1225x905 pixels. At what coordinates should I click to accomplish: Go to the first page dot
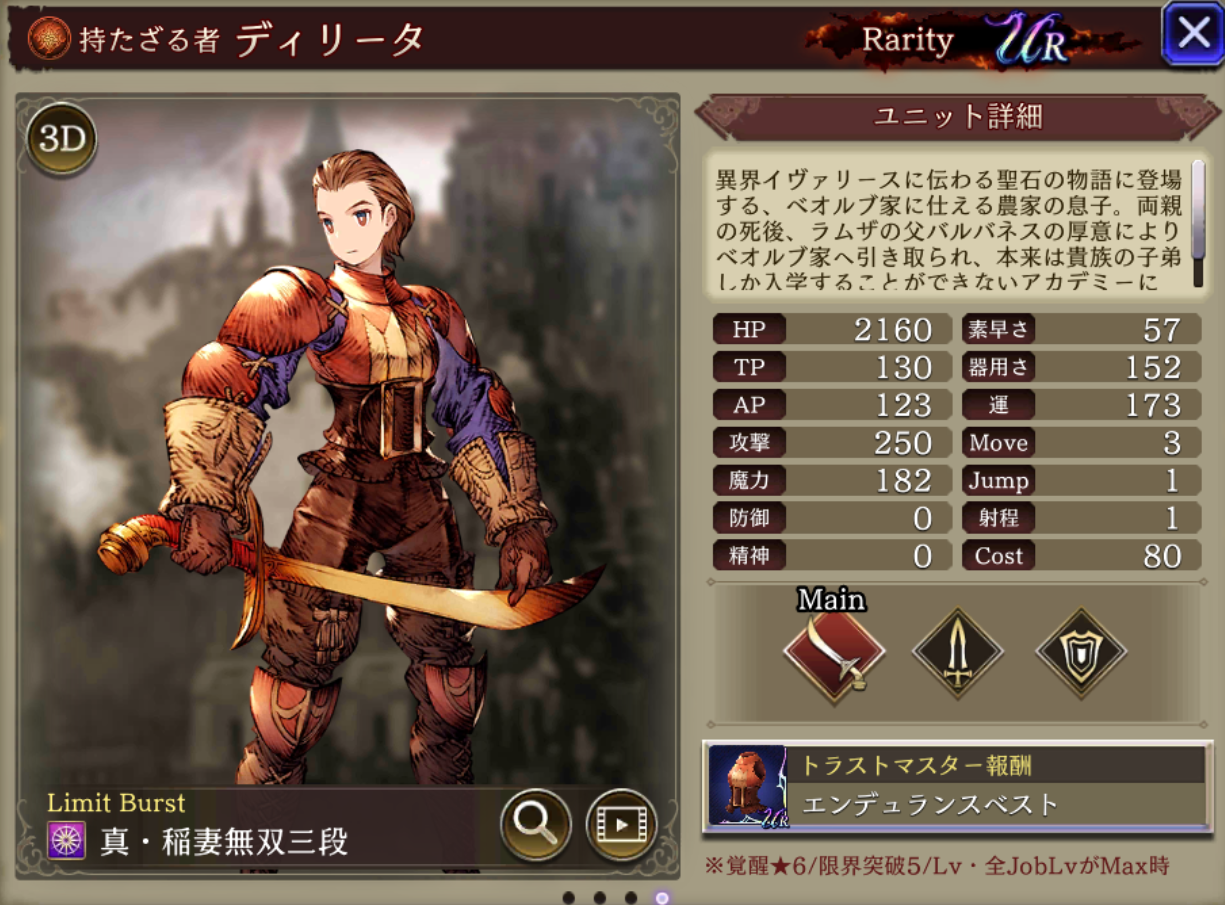tap(568, 897)
